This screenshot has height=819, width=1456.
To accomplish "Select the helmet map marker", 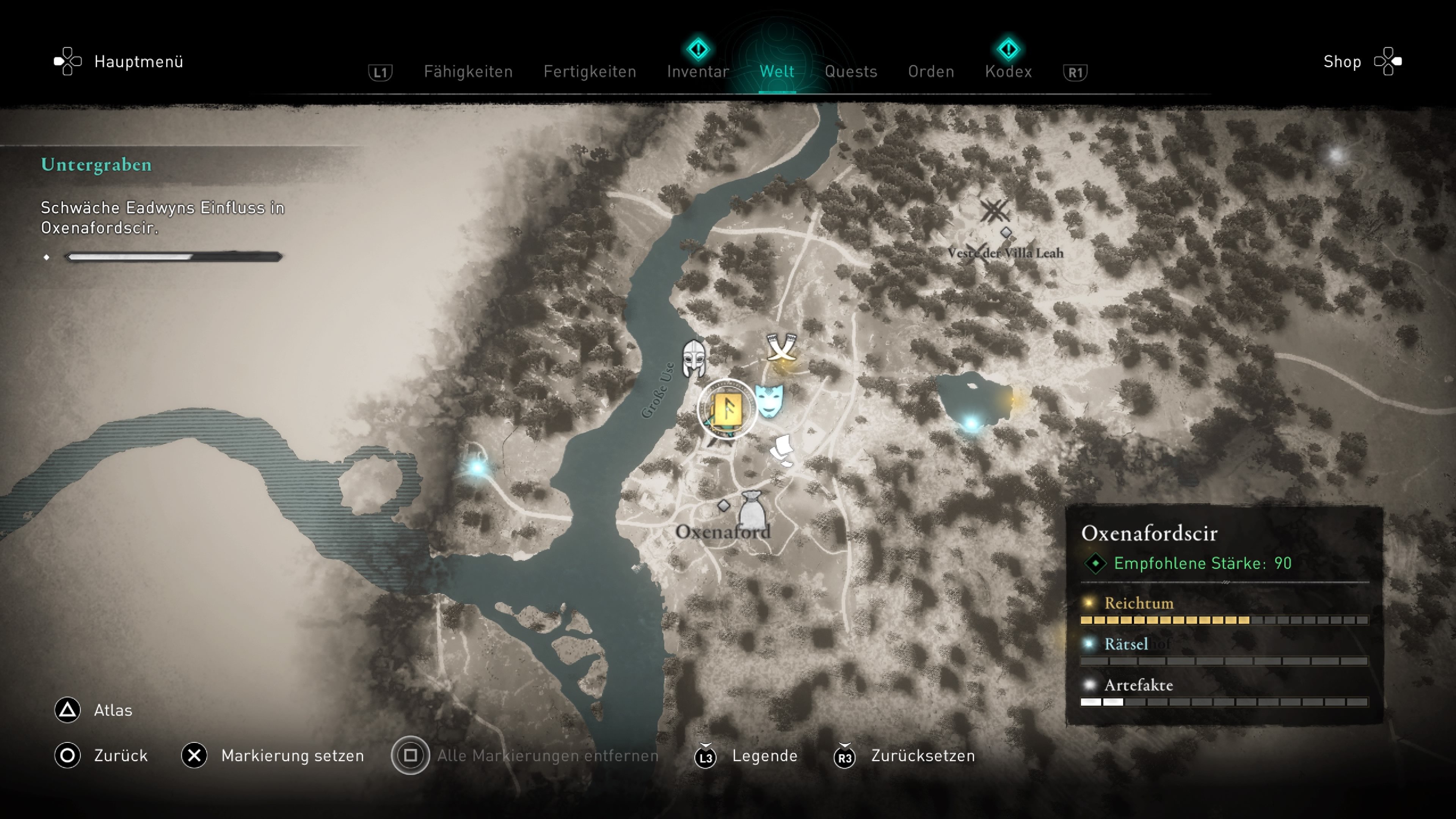I will (693, 358).
